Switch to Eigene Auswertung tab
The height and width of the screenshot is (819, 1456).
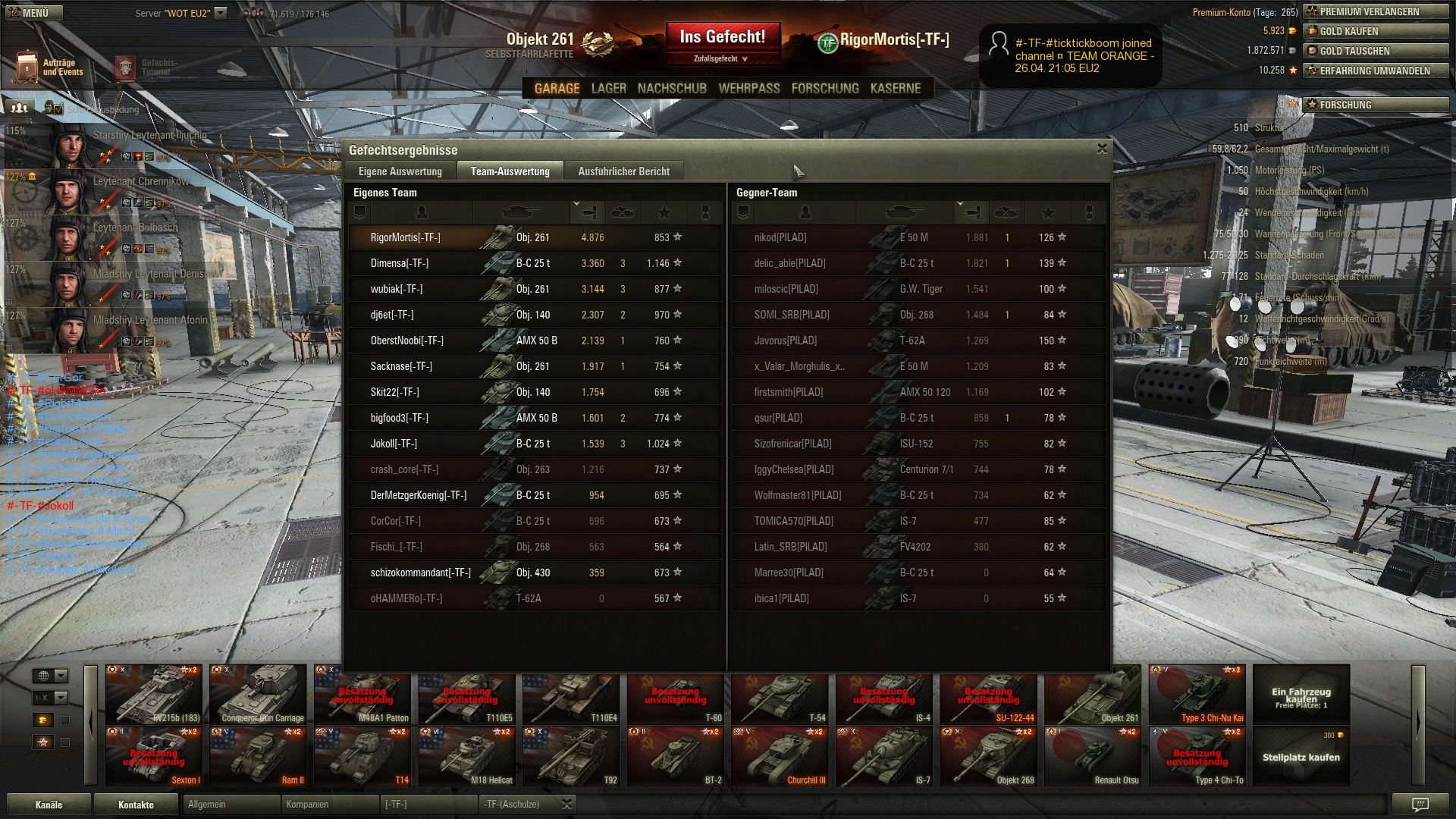(x=400, y=171)
